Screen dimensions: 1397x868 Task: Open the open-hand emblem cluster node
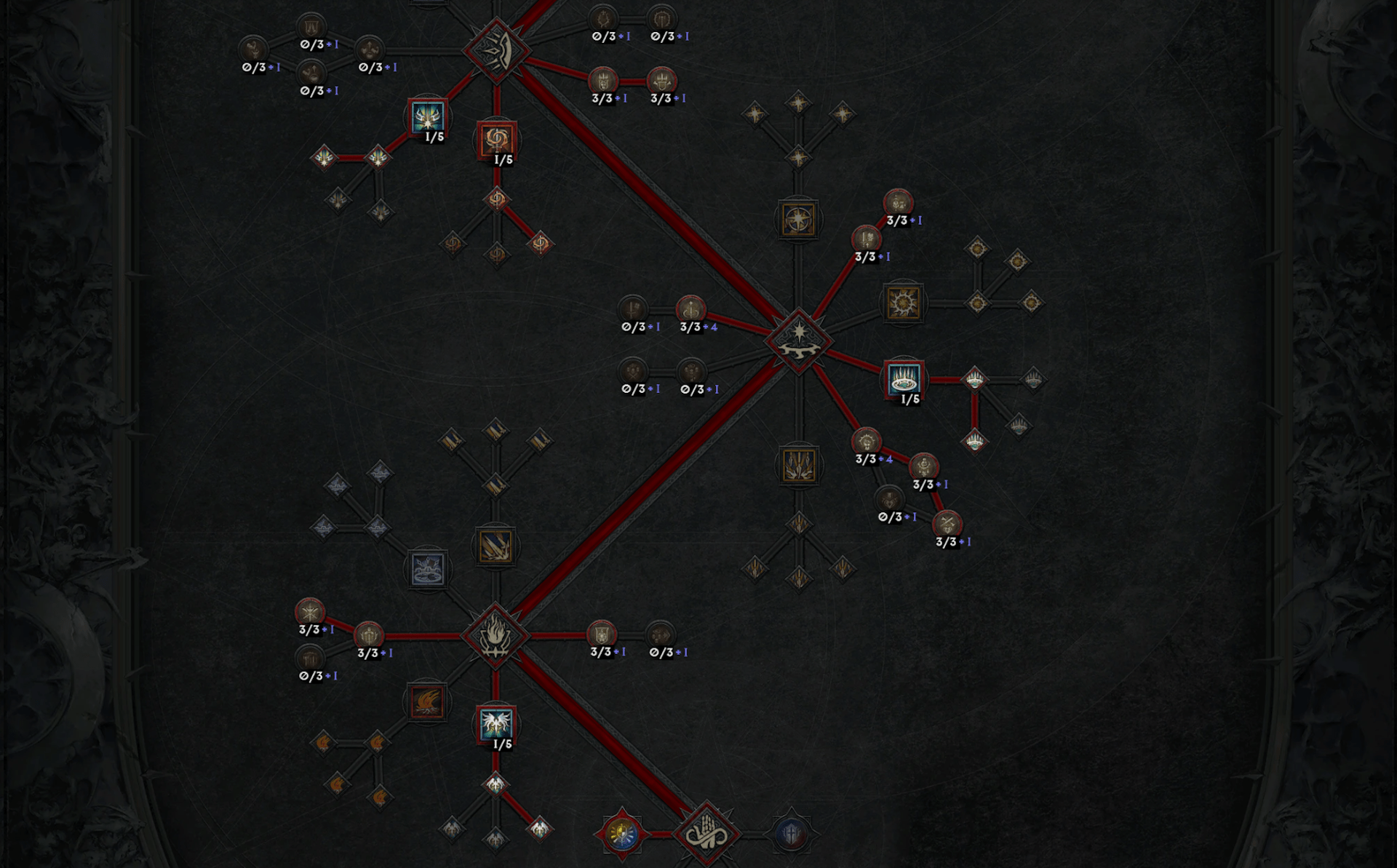tap(706, 833)
